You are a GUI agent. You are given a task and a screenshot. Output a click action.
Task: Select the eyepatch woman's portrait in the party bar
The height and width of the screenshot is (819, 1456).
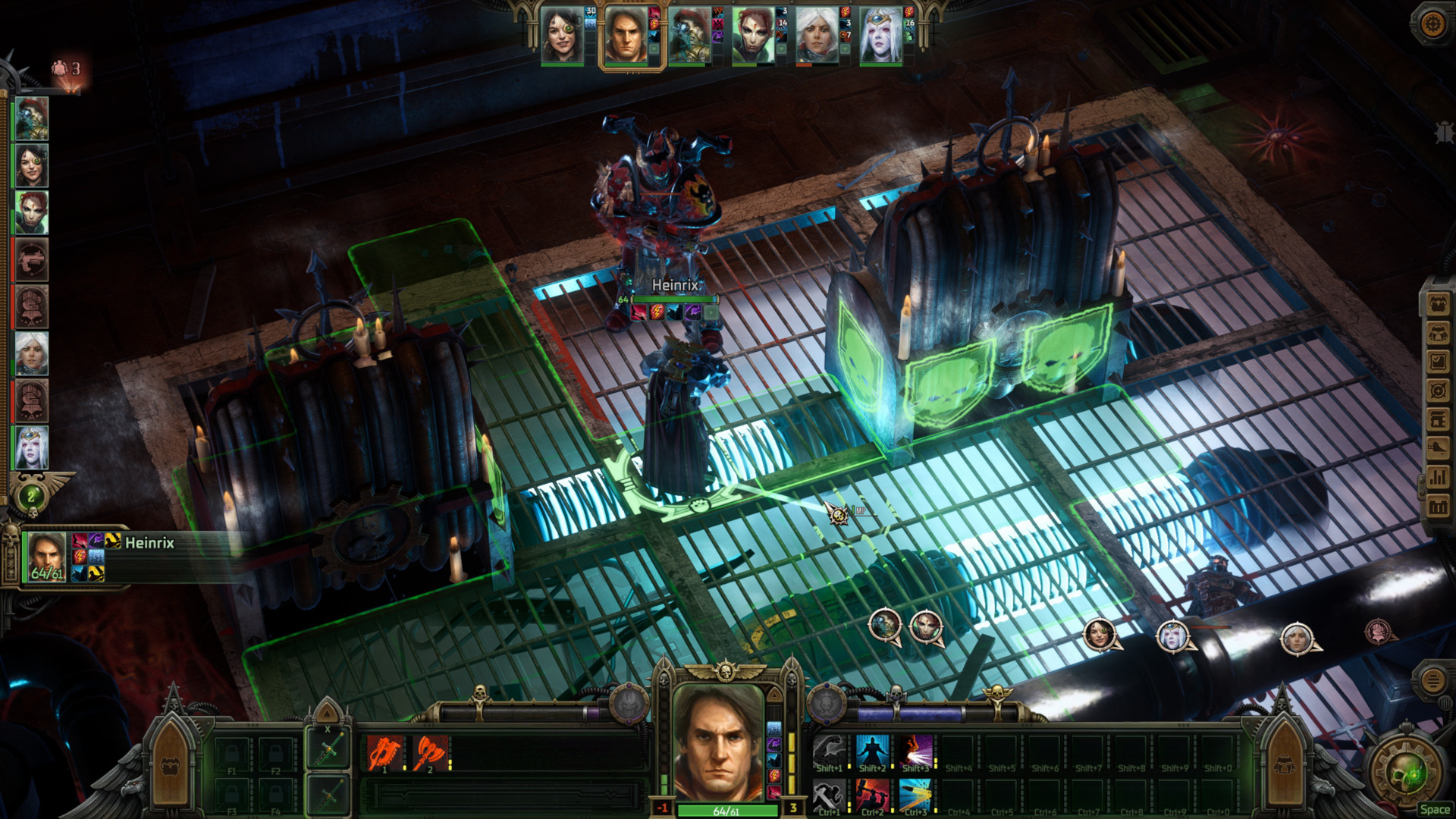click(x=562, y=36)
